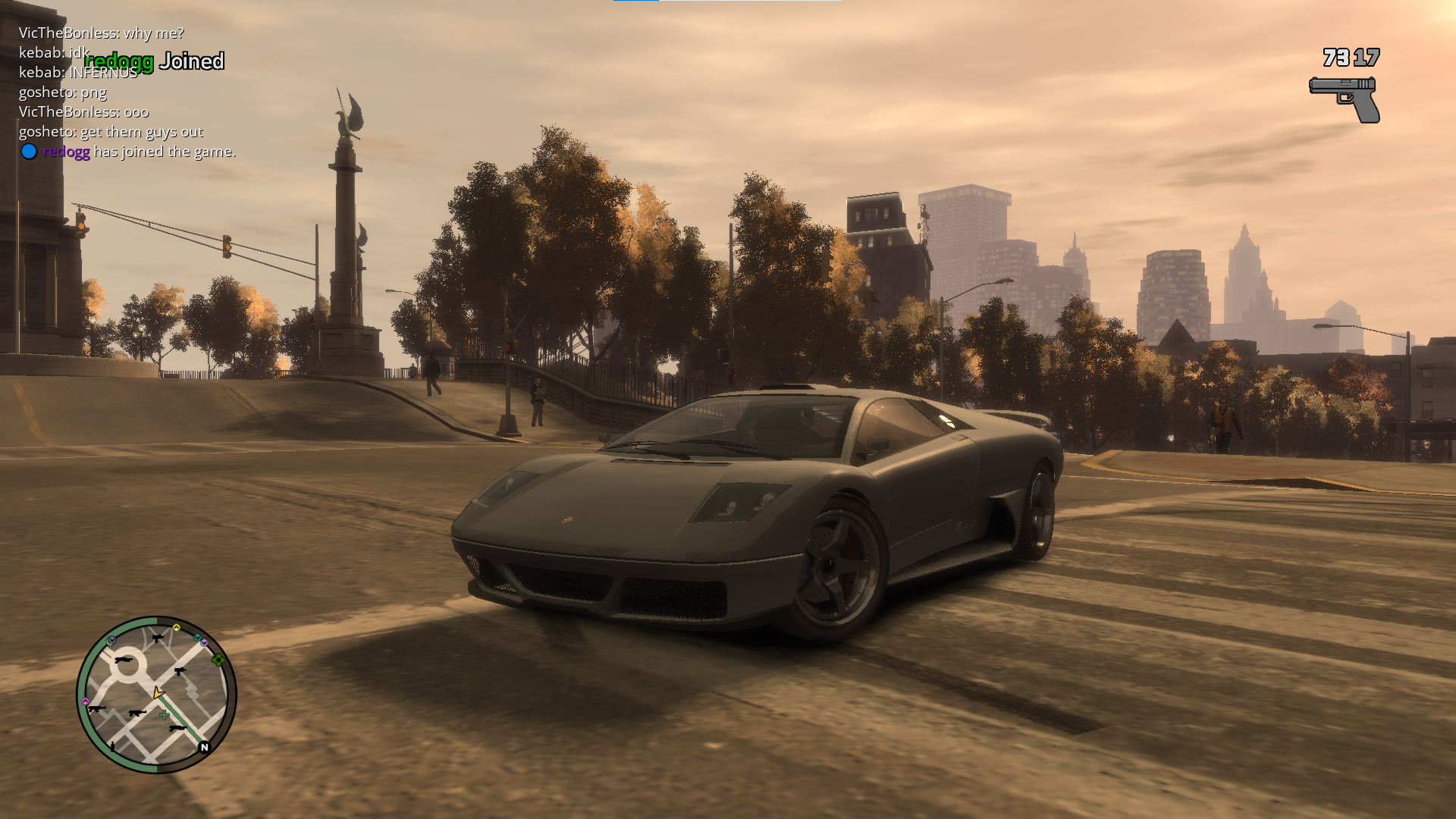Pick the yellow player blip on the radar edge
The height and width of the screenshot is (819, 1456).
176,628
